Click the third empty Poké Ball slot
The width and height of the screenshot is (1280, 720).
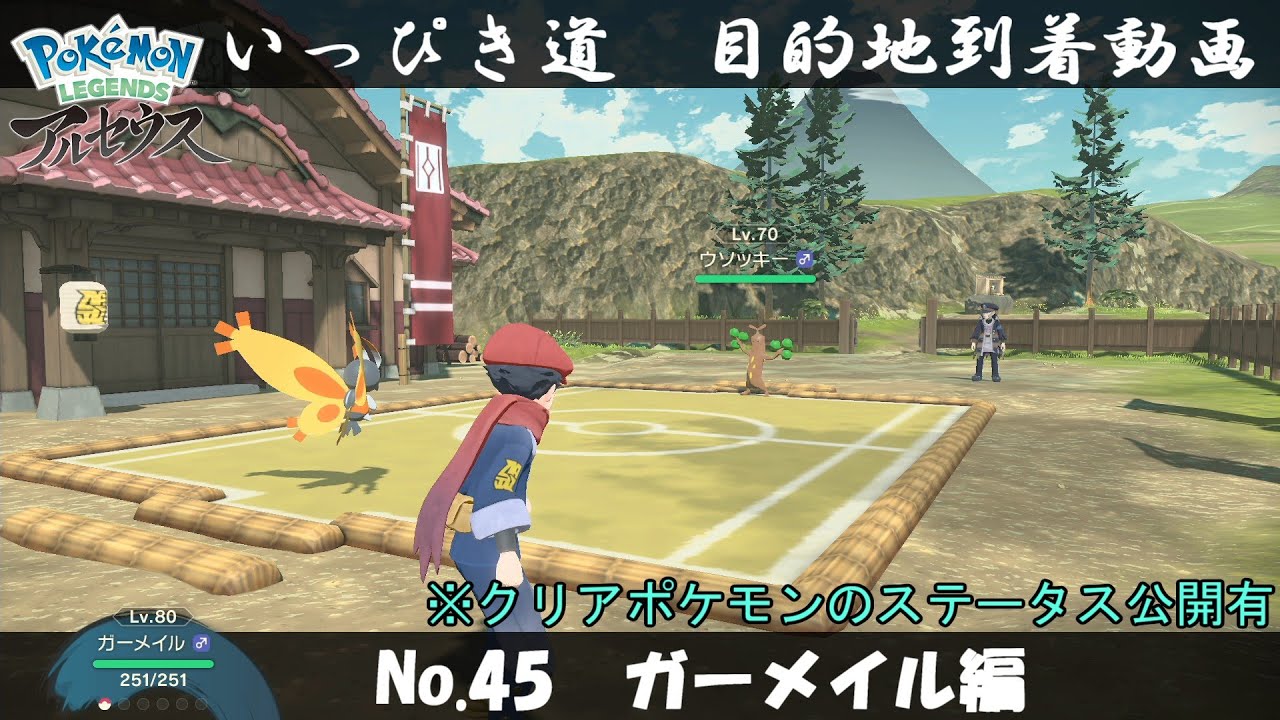[x=142, y=703]
